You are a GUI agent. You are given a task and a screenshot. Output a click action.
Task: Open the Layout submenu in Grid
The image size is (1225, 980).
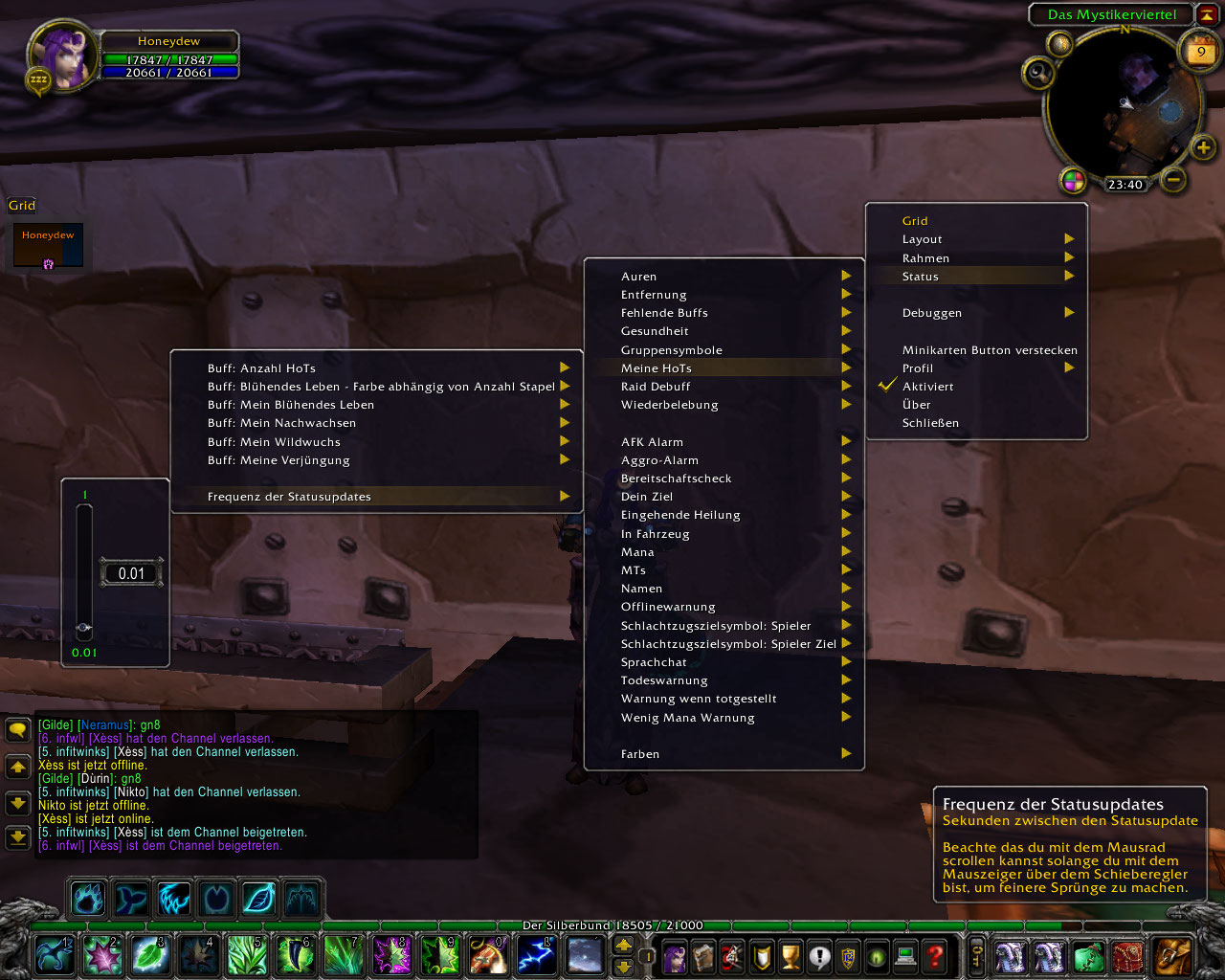923,239
